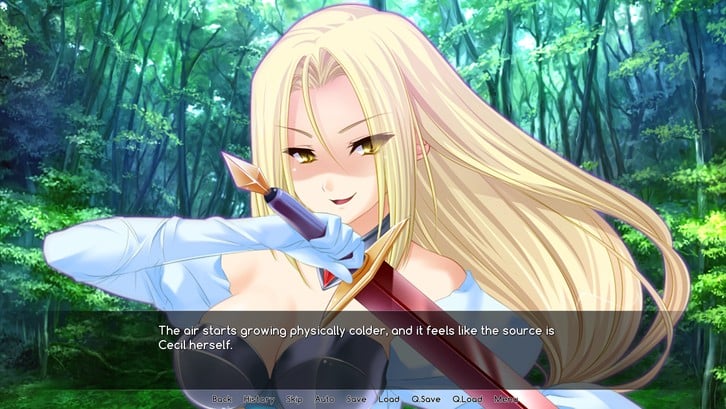Open the game Menu
Viewport: 726px width, 409px height.
505,399
